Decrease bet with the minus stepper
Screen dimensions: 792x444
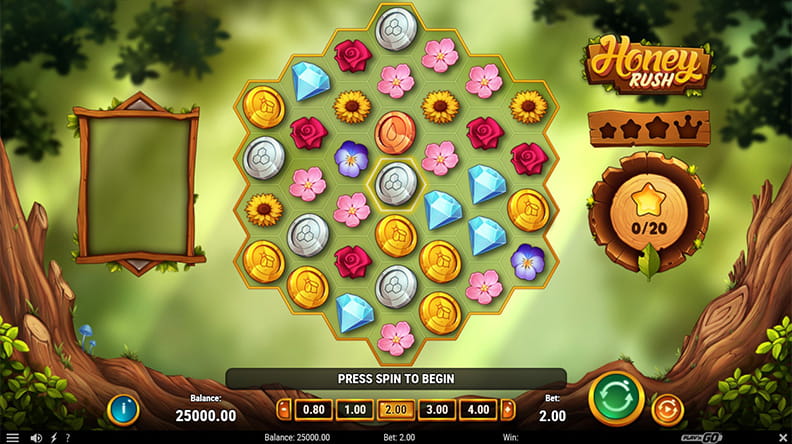283,409
